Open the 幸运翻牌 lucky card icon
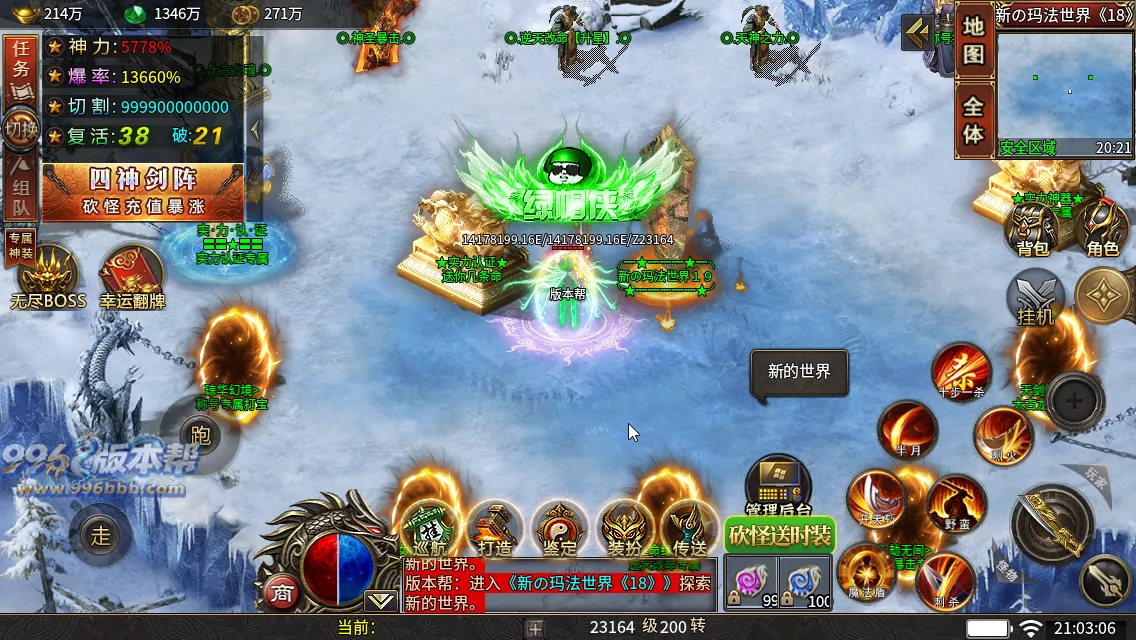 pyautogui.click(x=131, y=277)
